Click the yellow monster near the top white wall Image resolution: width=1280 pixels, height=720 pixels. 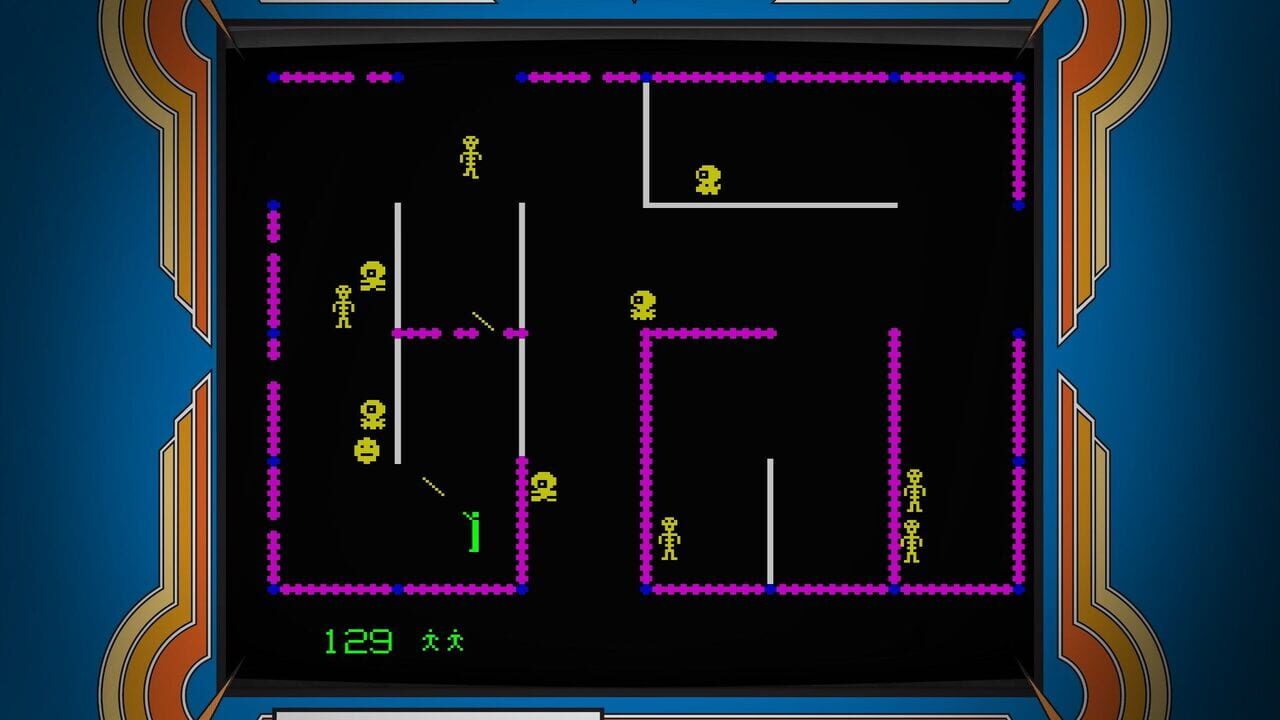tap(708, 180)
